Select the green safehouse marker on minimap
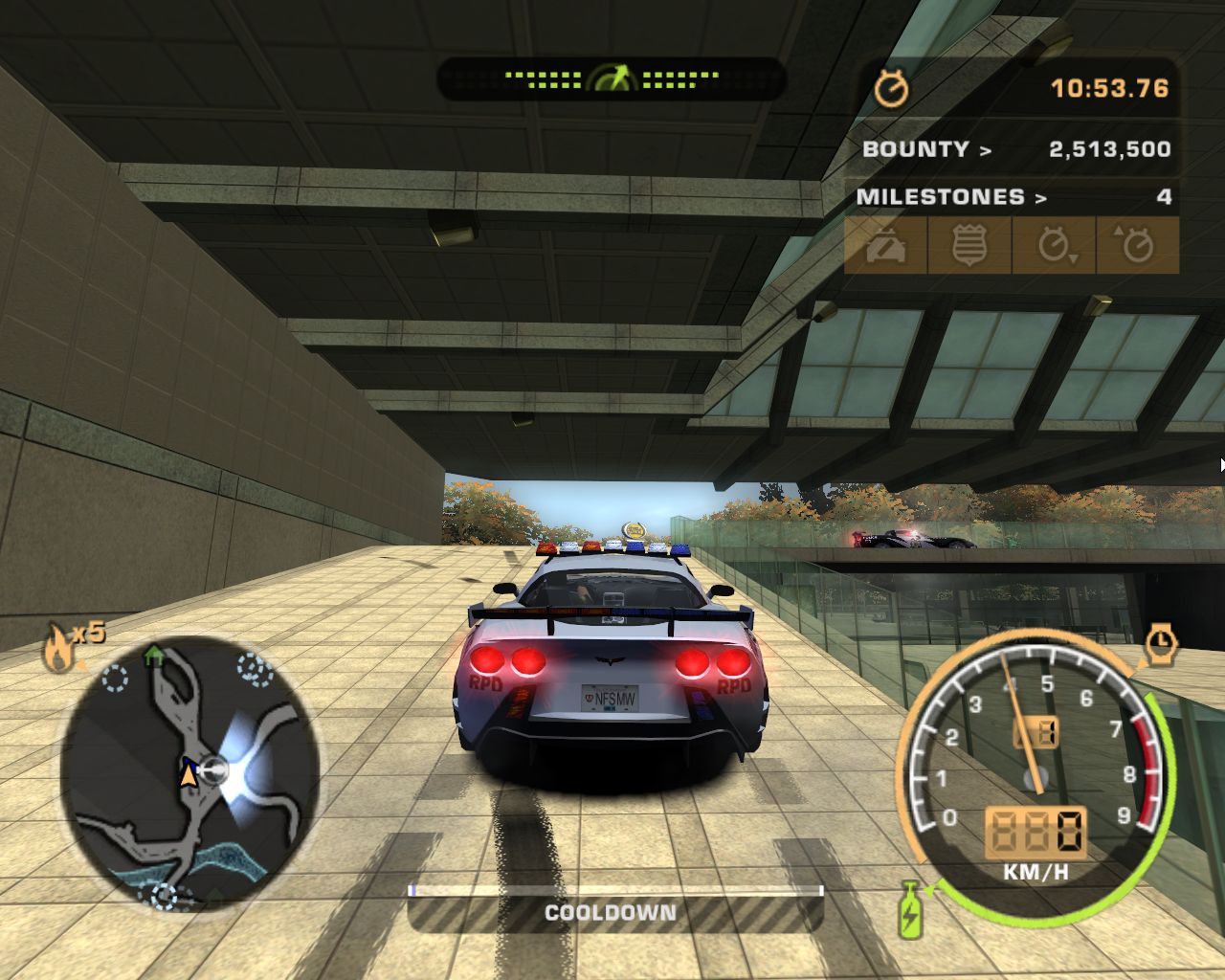Image resolution: width=1225 pixels, height=980 pixels. [153, 657]
